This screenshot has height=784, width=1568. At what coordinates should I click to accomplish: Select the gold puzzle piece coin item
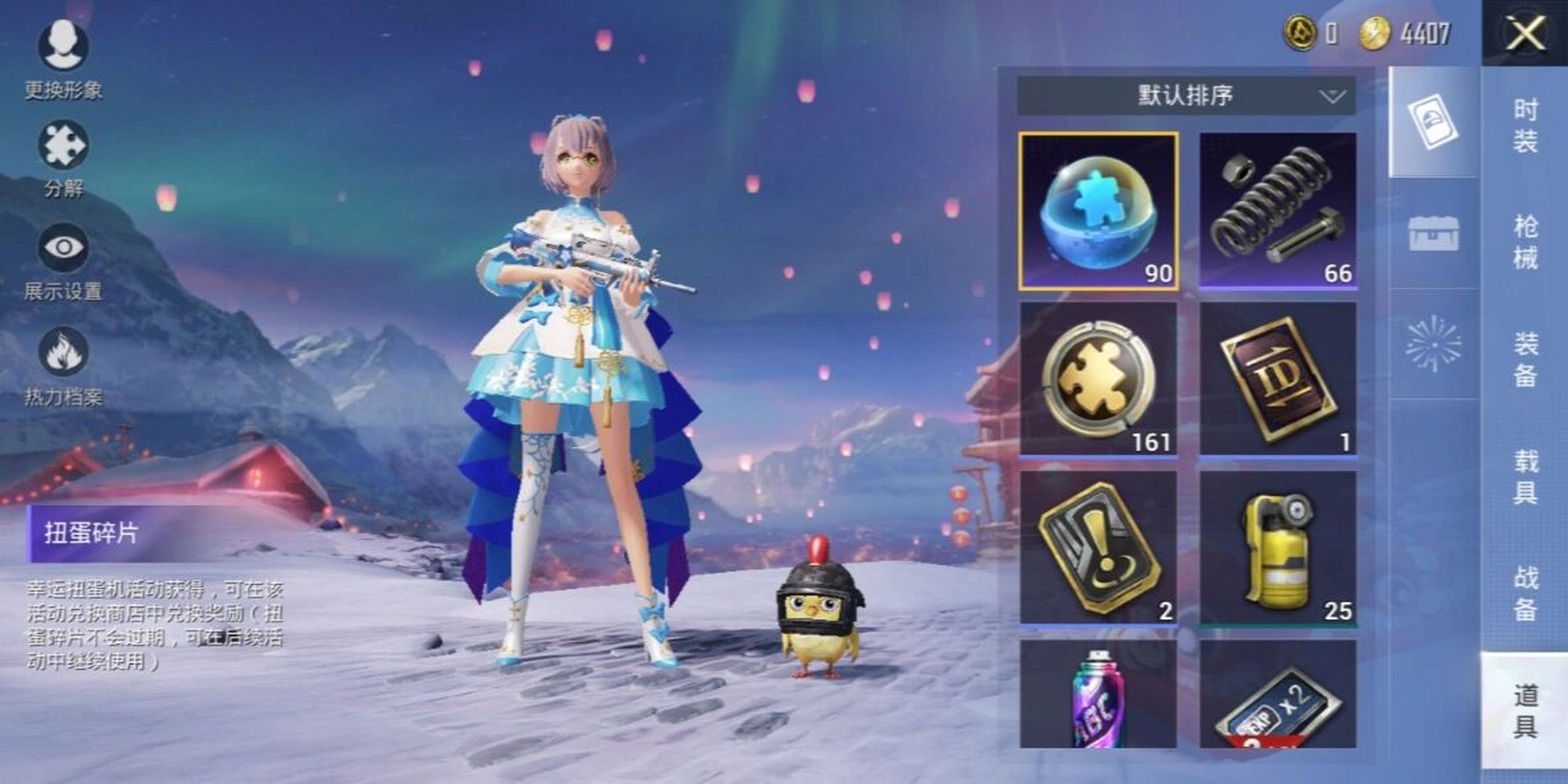coord(1098,379)
